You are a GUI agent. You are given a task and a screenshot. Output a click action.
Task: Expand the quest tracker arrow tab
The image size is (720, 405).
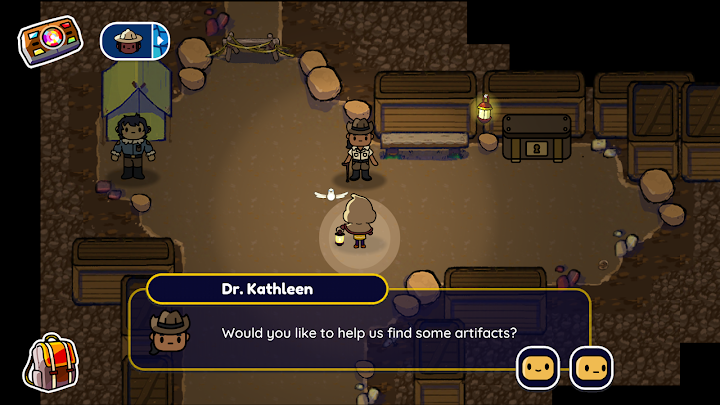(159, 41)
